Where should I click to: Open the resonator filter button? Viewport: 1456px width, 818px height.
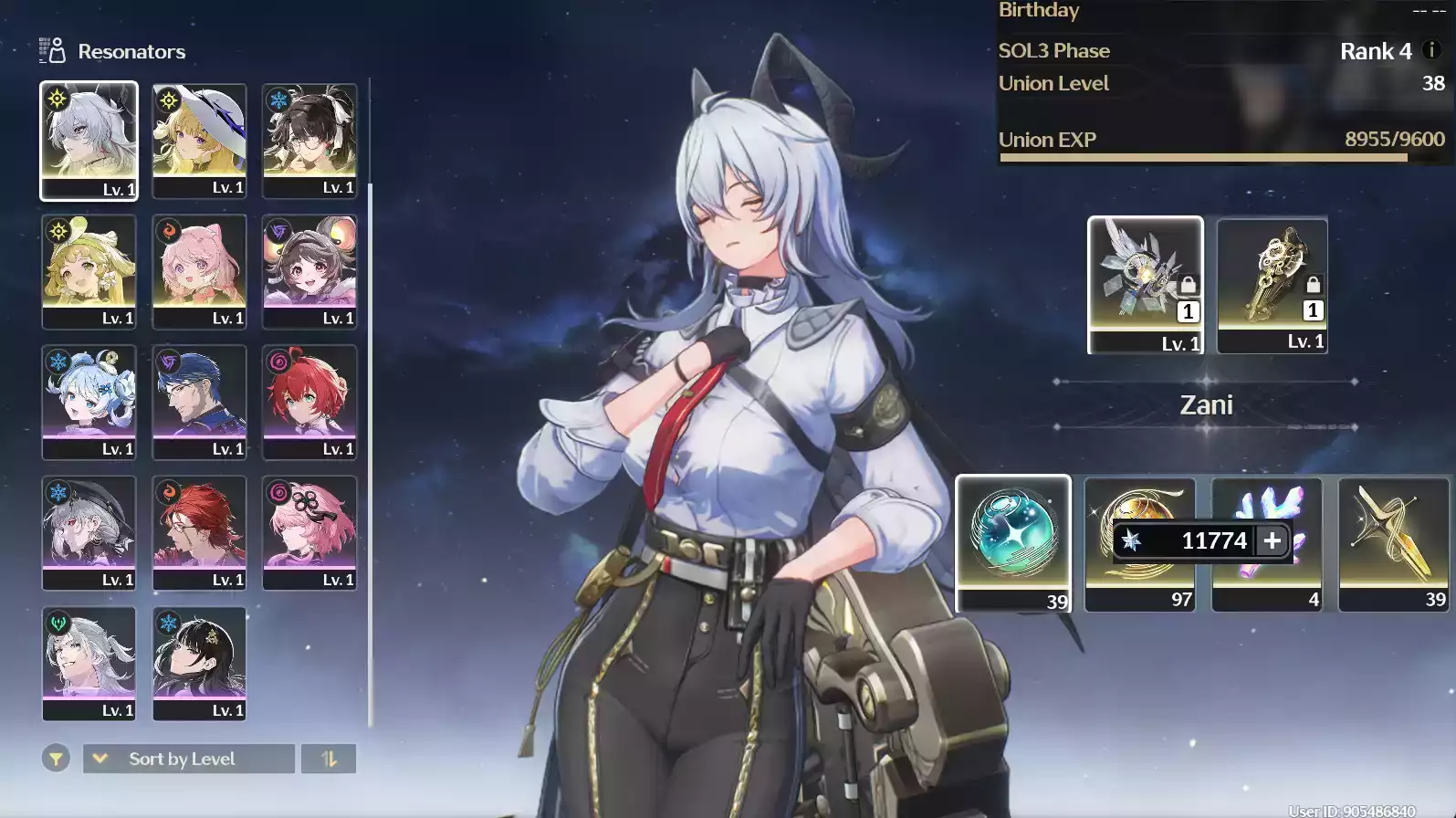(x=56, y=759)
